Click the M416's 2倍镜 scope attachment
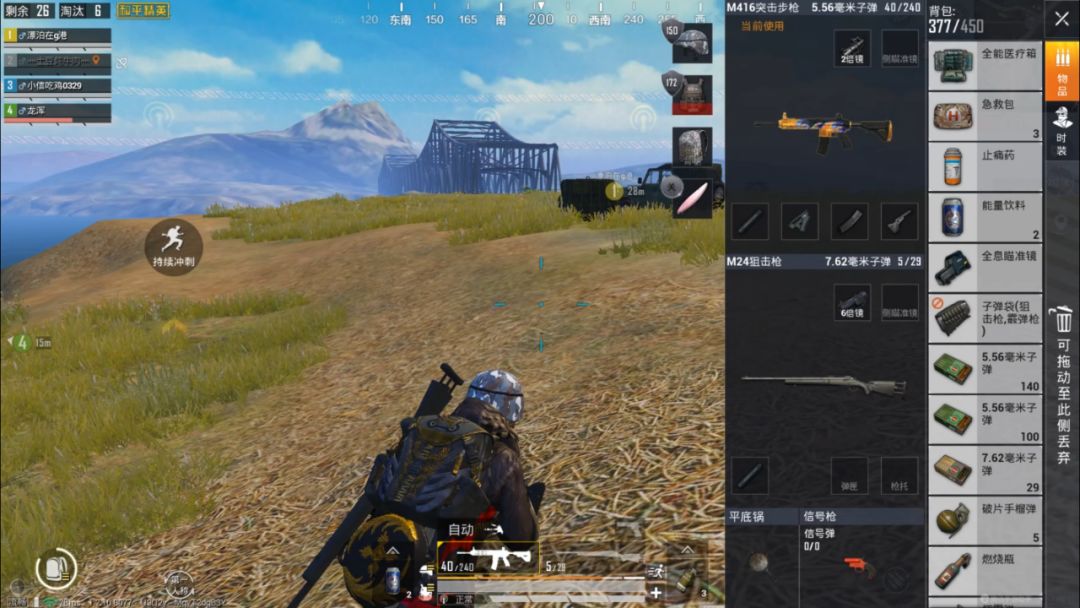The image size is (1080, 608). (x=852, y=48)
